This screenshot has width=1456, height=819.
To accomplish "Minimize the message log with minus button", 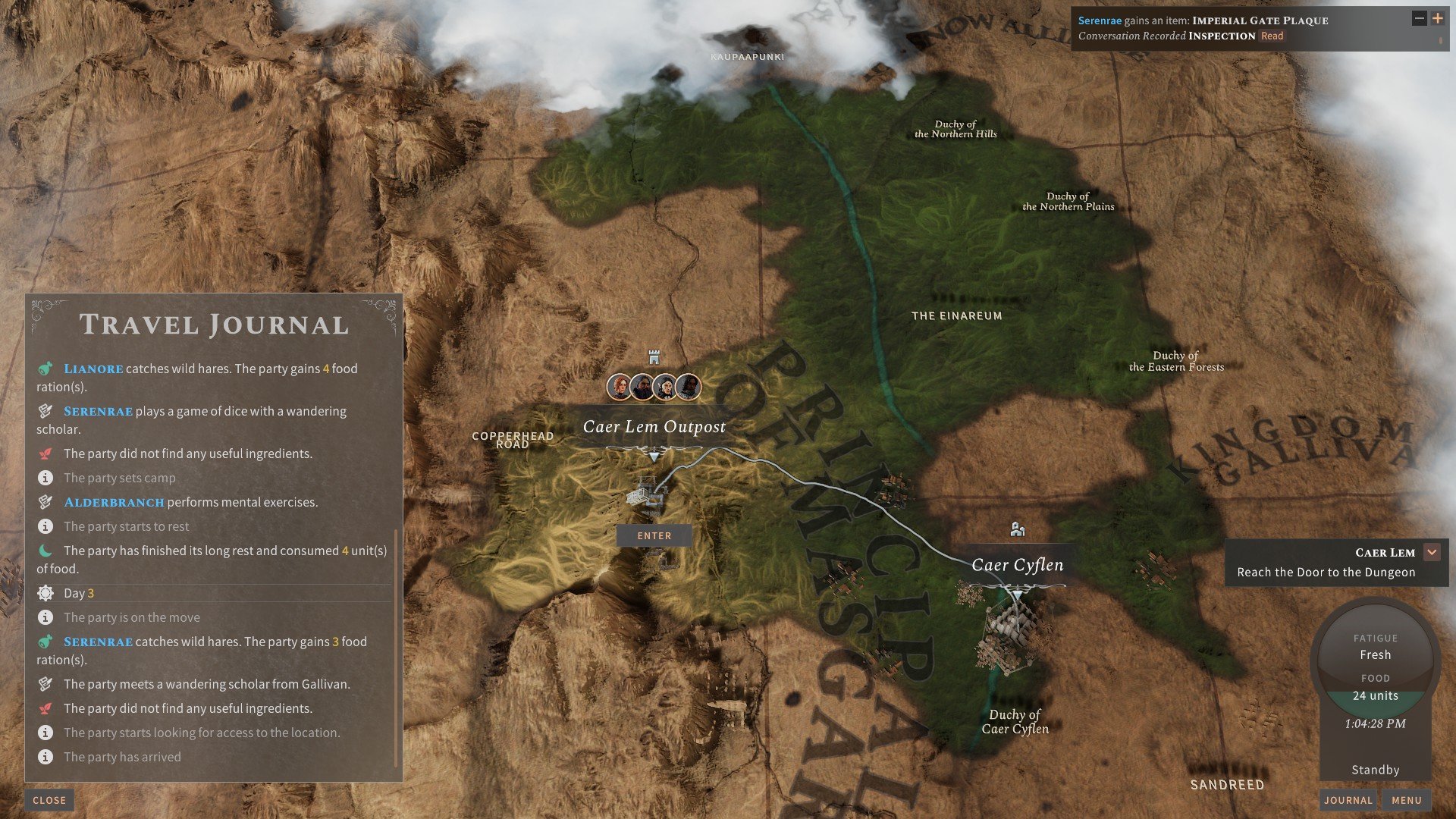I will [x=1419, y=19].
